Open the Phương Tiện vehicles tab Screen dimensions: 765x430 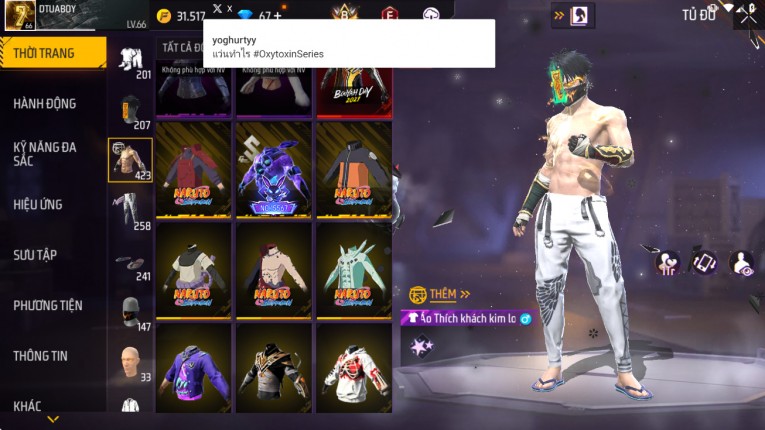(48, 305)
